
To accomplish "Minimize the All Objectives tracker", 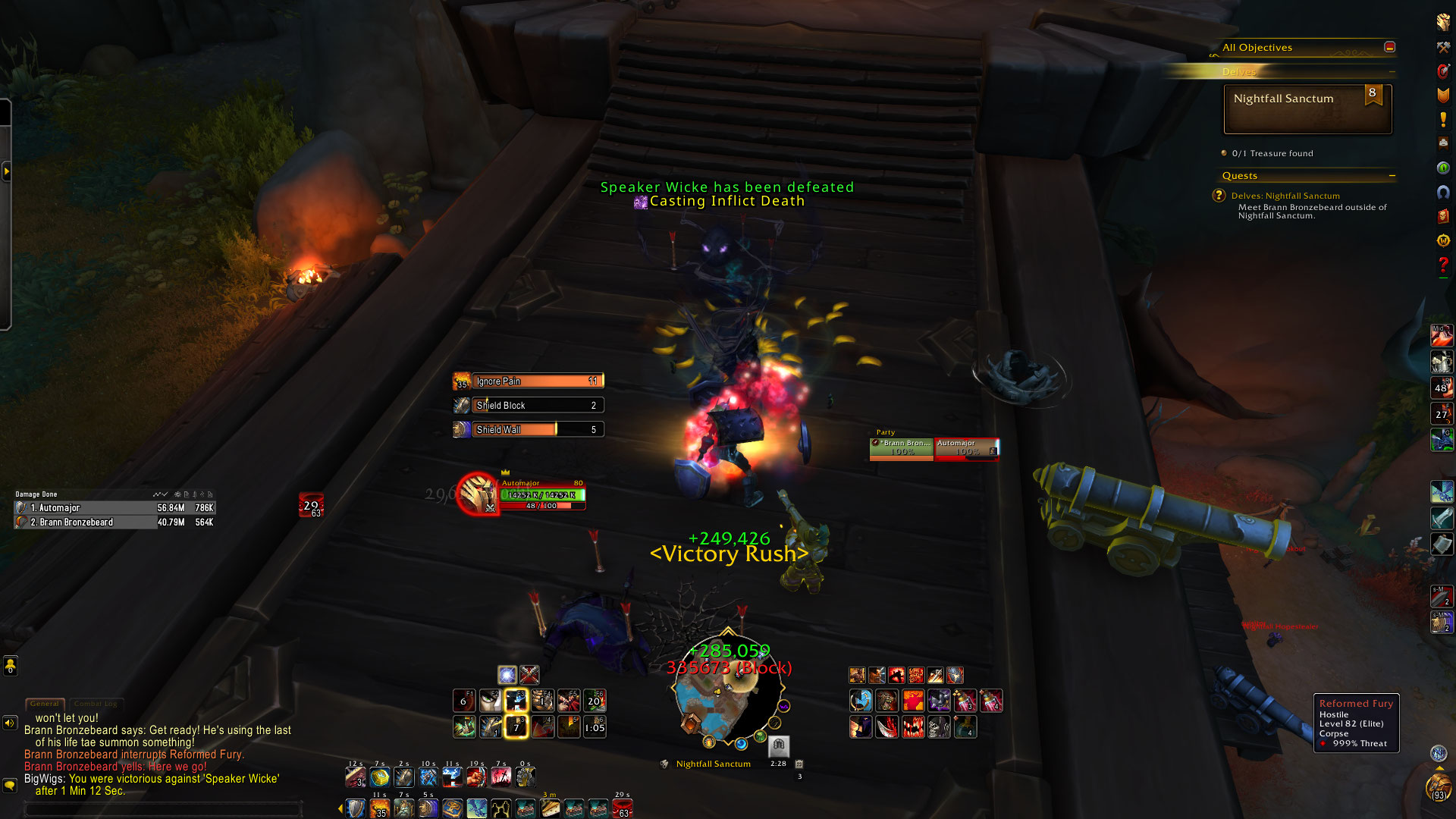I will tap(1389, 47).
